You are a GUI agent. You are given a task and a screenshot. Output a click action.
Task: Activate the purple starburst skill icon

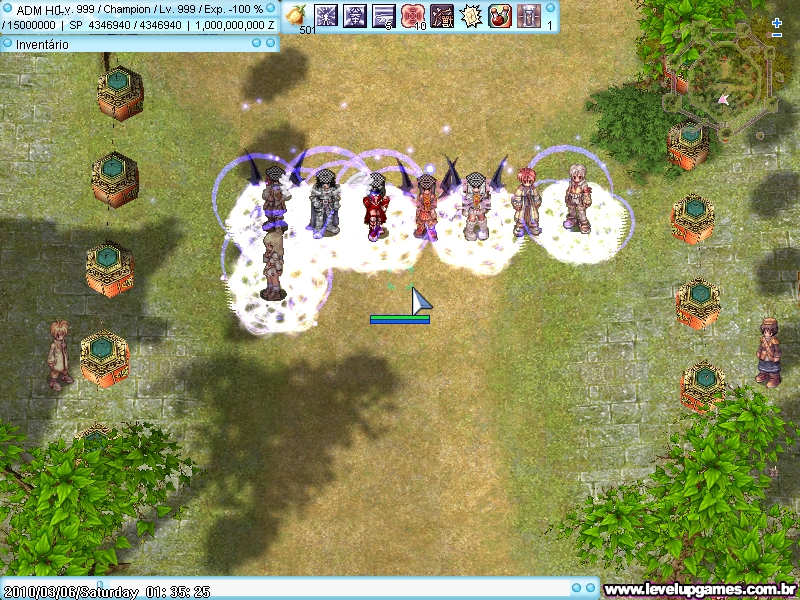(x=326, y=15)
